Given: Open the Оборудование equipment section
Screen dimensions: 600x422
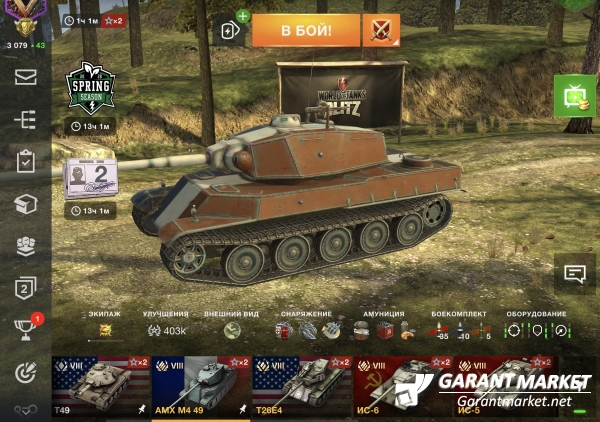Looking at the screenshot, I should tap(536, 329).
